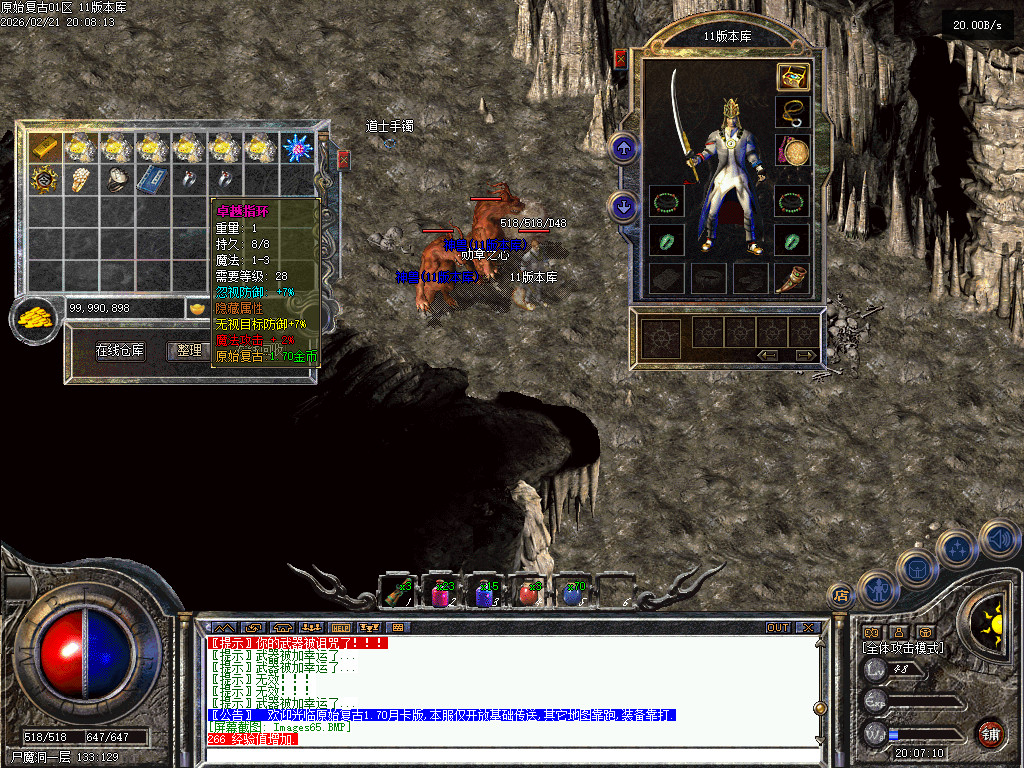Toggle the sound speaker button

tap(999, 539)
